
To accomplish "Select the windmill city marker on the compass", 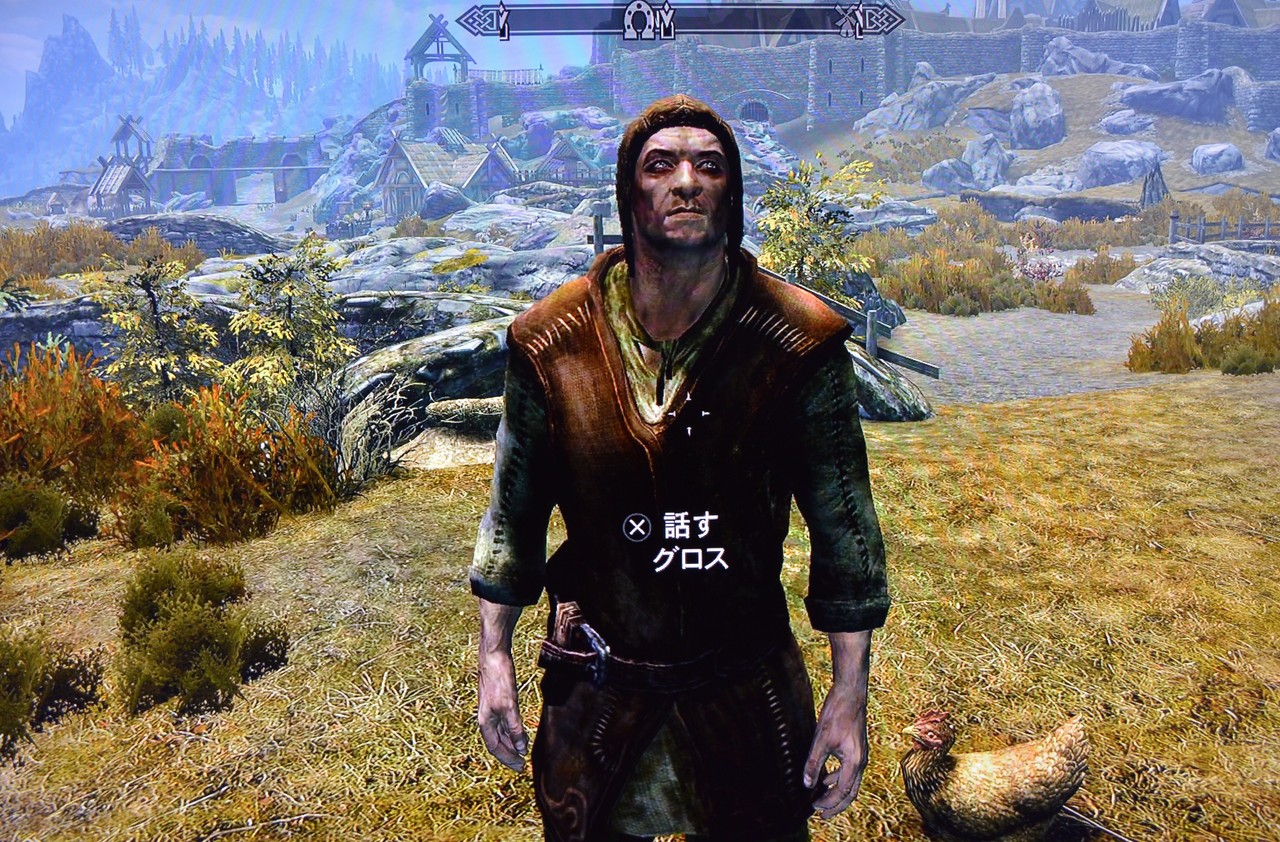I will 846,20.
